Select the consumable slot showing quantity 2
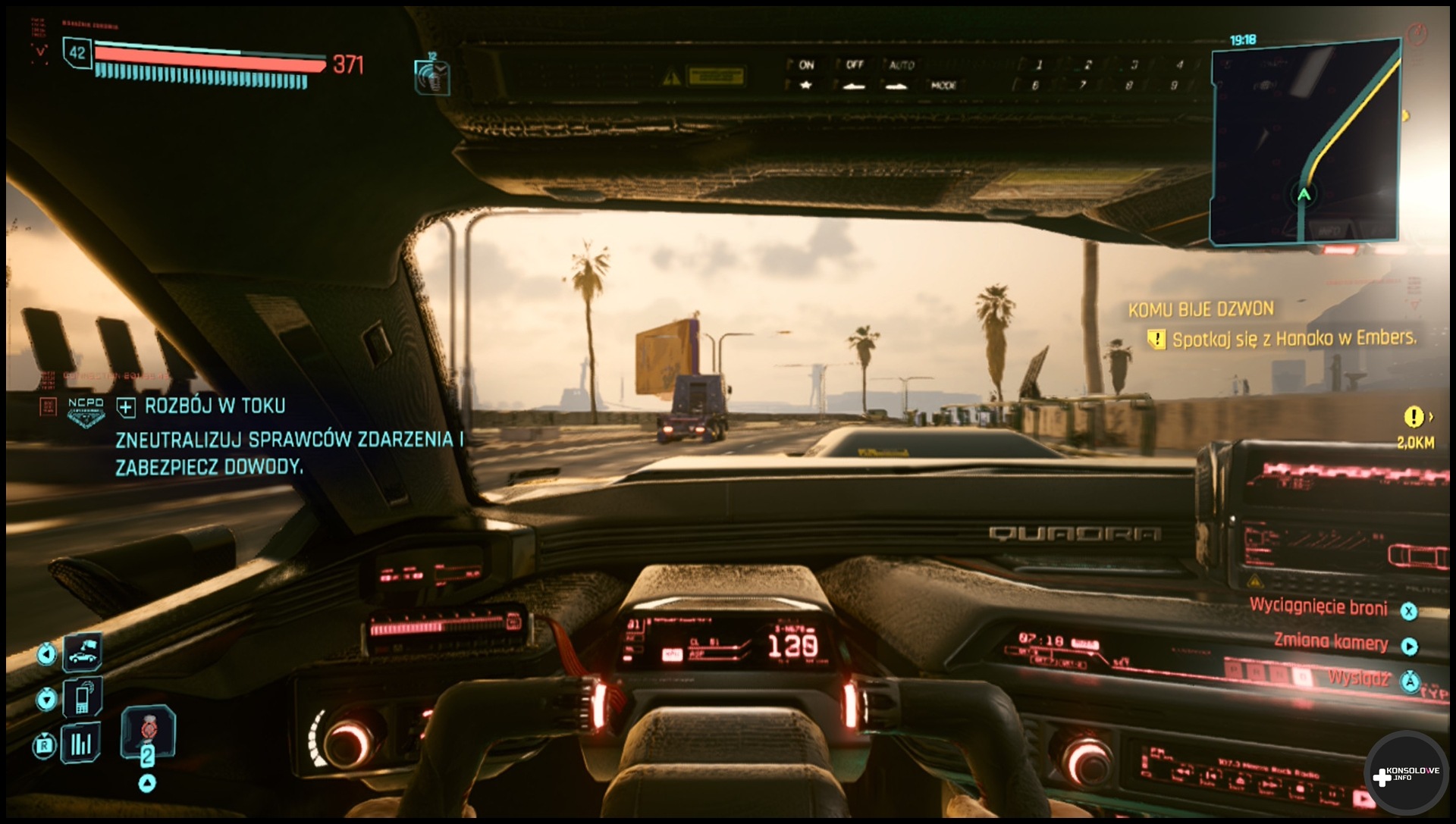The image size is (1456, 824). coord(148,734)
